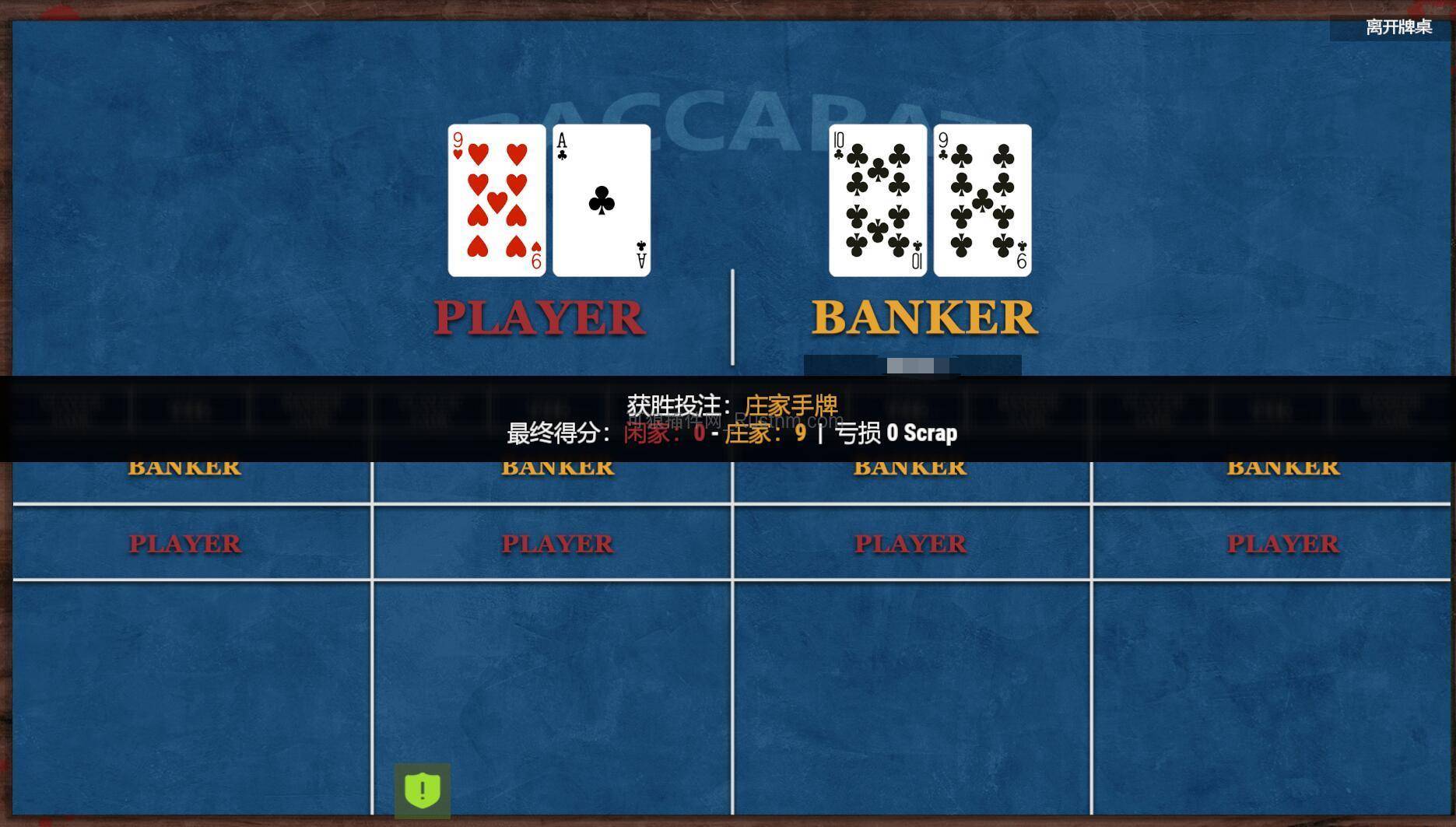Click the 最终得分 final score banner

click(x=558, y=433)
